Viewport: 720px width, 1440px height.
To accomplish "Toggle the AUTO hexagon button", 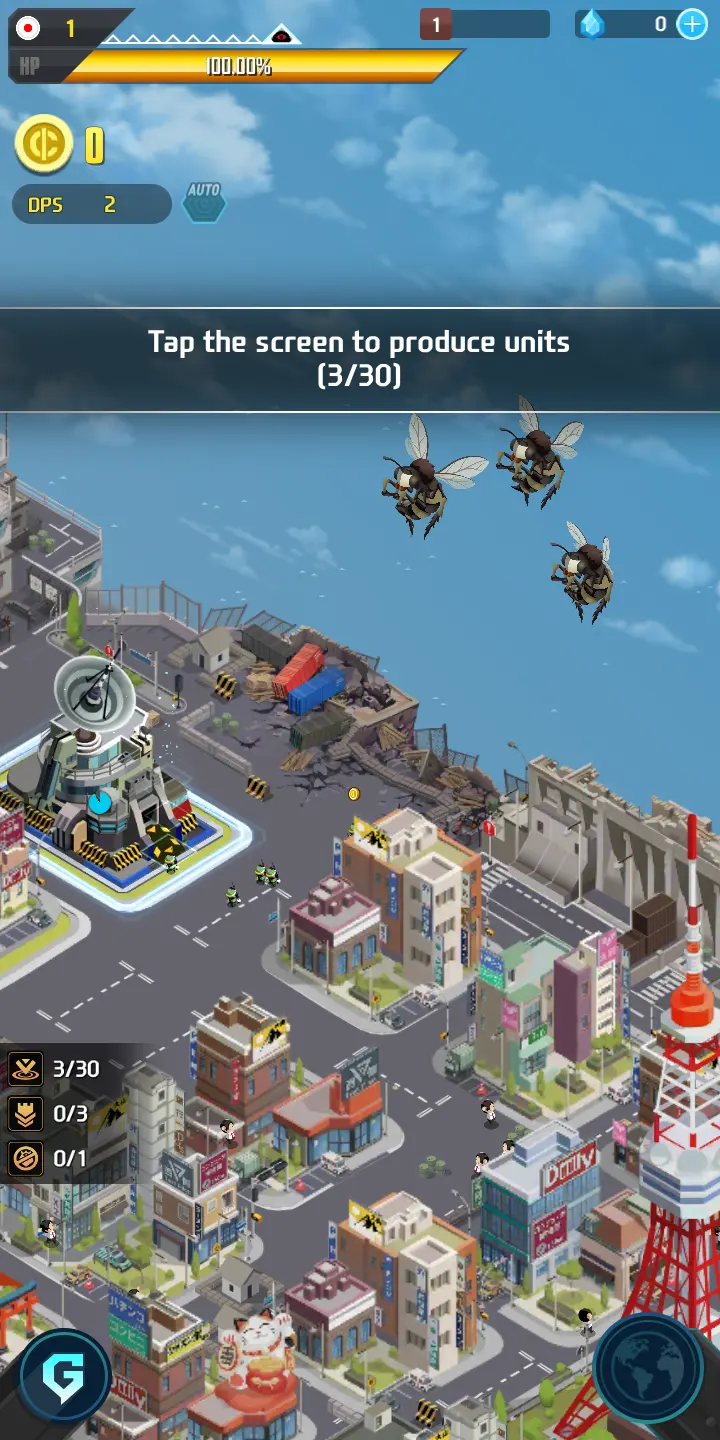I will [204, 203].
